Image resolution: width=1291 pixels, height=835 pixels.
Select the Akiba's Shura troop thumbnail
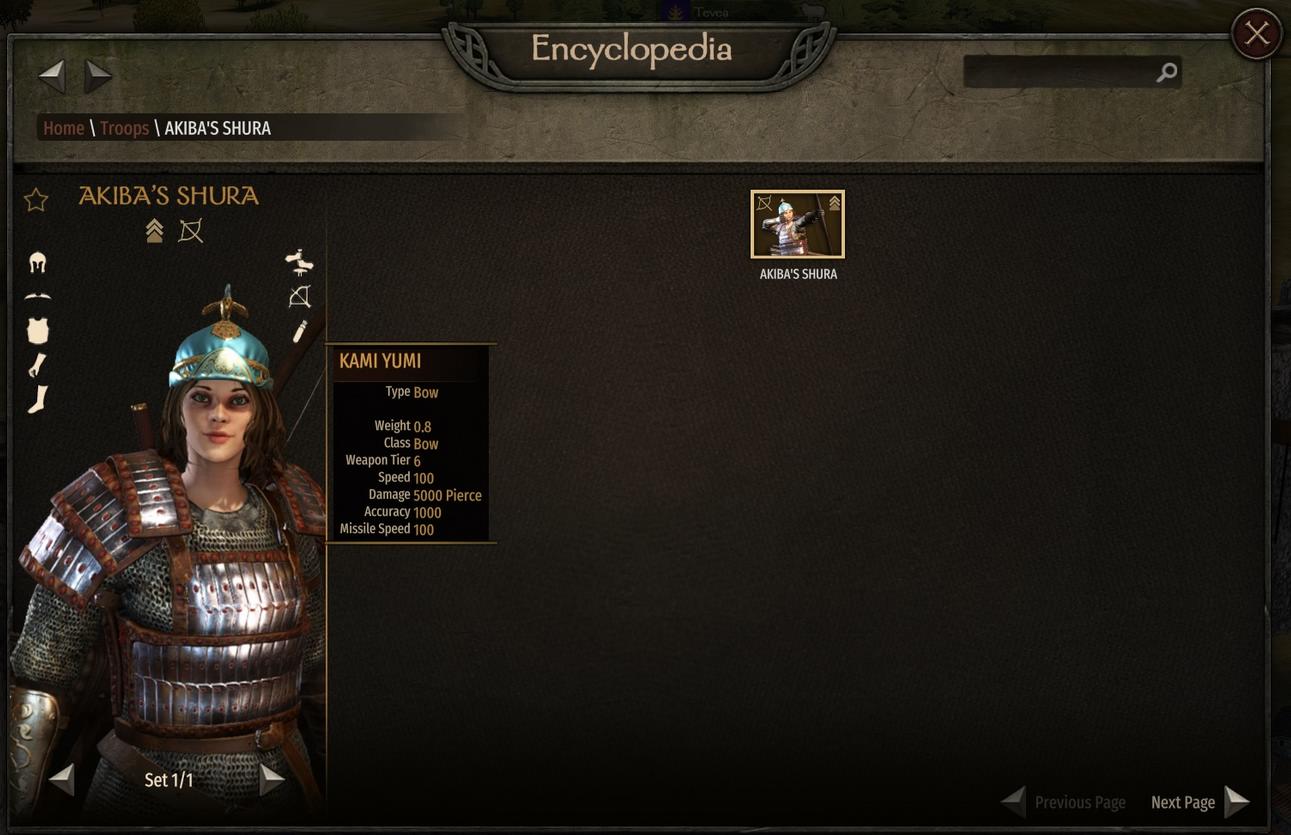tap(797, 224)
